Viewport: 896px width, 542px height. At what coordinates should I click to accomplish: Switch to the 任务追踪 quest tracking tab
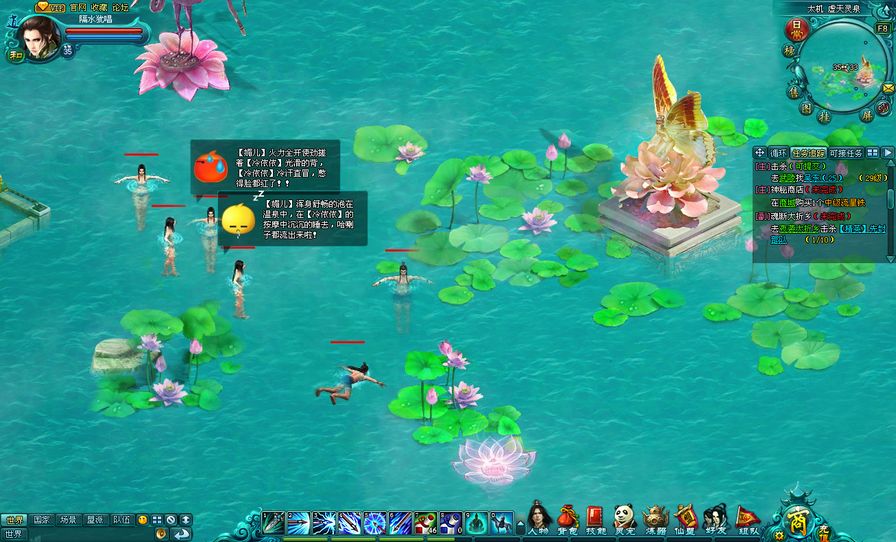[808, 153]
